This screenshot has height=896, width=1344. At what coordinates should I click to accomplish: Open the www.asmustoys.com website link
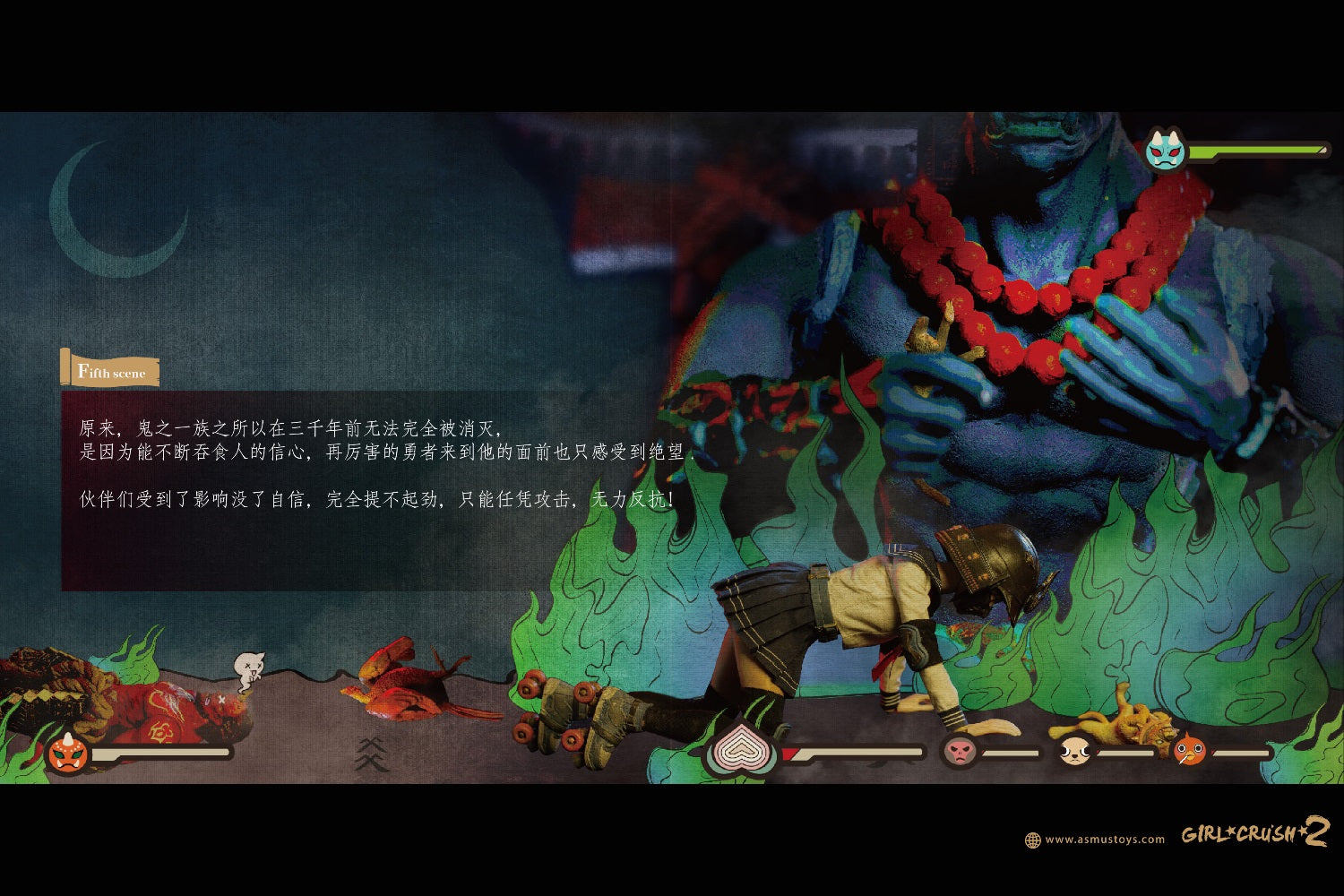pyautogui.click(x=1096, y=840)
